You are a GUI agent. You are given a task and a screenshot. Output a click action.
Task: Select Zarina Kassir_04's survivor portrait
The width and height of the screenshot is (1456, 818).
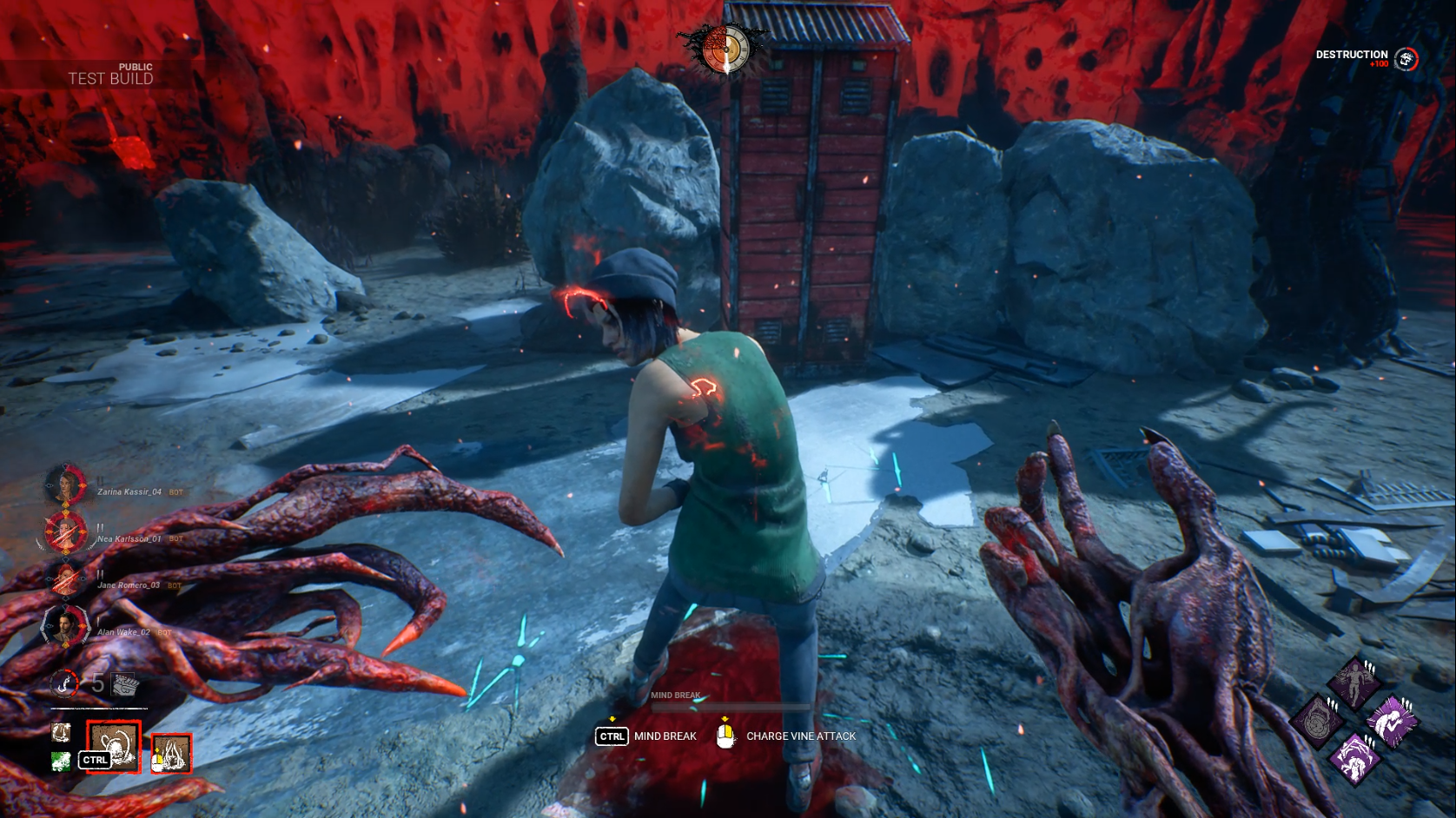[66, 486]
